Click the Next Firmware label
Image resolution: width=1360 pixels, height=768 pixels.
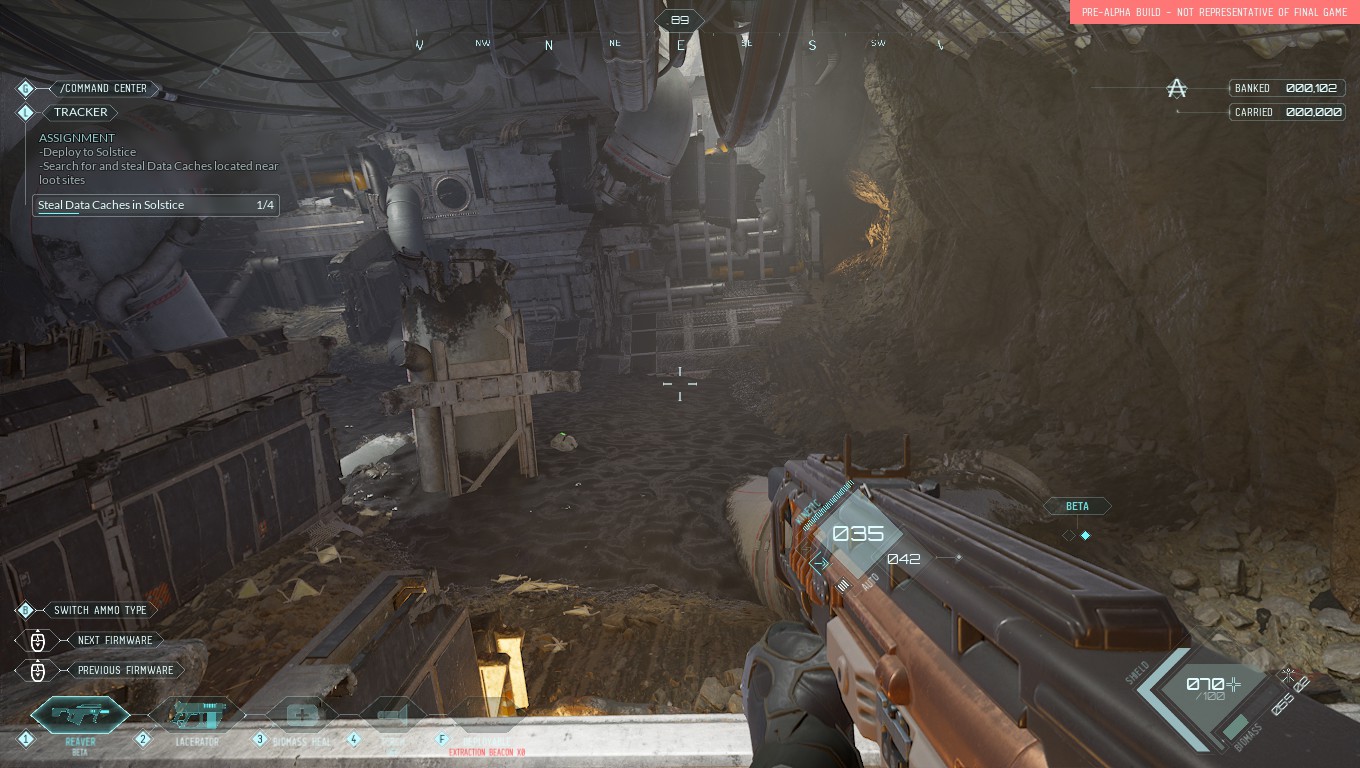pyautogui.click(x=115, y=640)
